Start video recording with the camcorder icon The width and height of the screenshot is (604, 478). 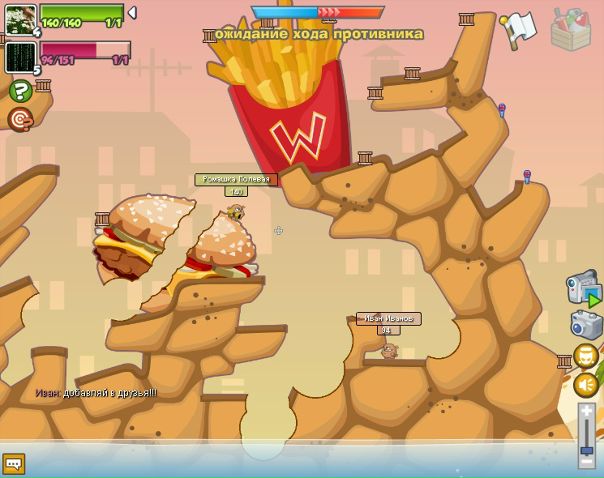click(583, 289)
